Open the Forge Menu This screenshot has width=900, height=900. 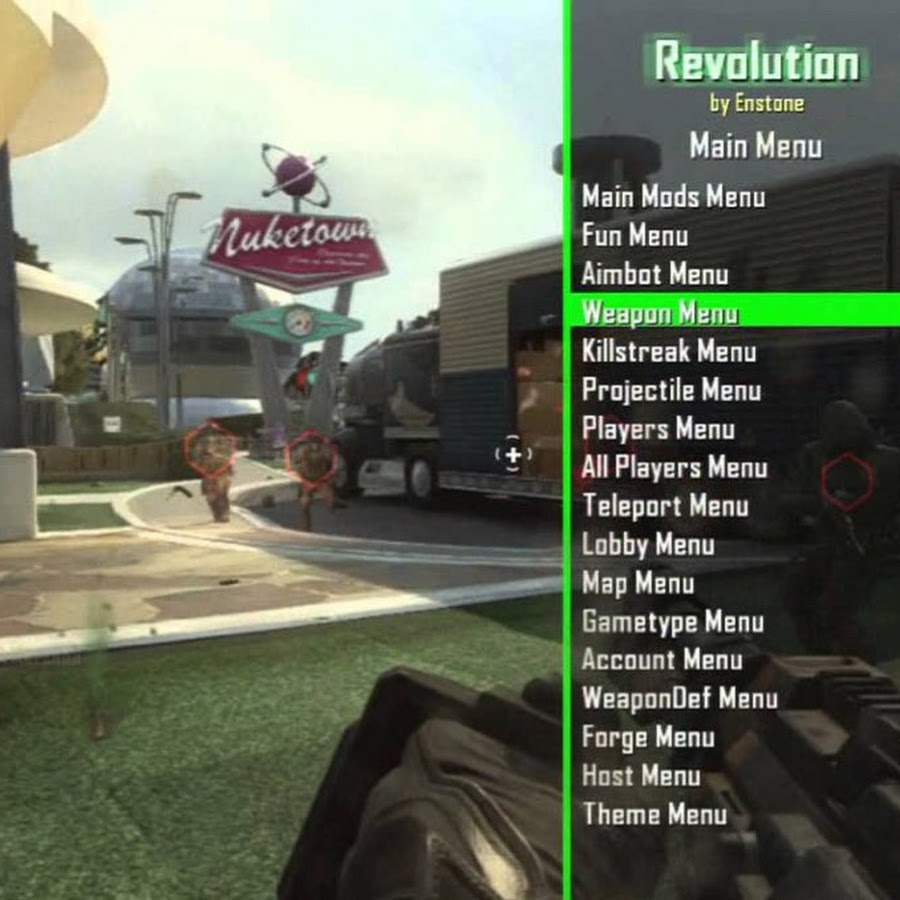coord(648,737)
